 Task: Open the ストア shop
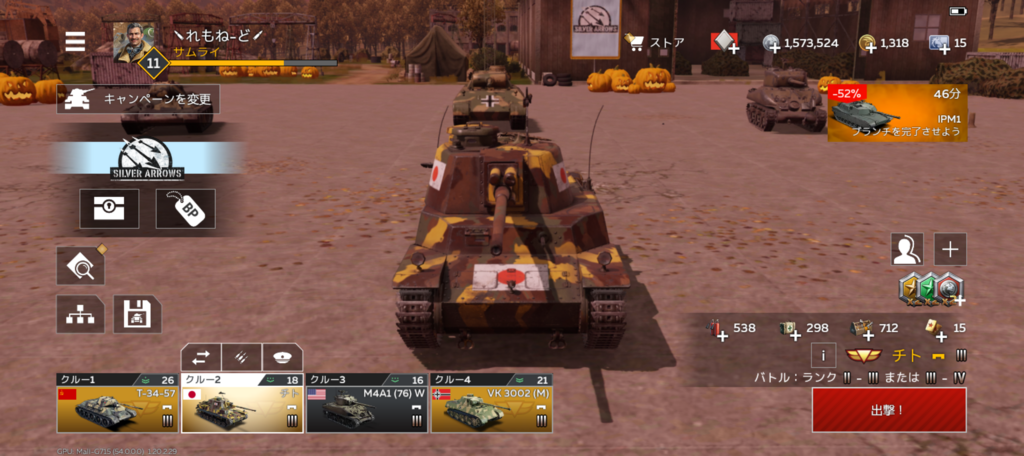[x=654, y=42]
